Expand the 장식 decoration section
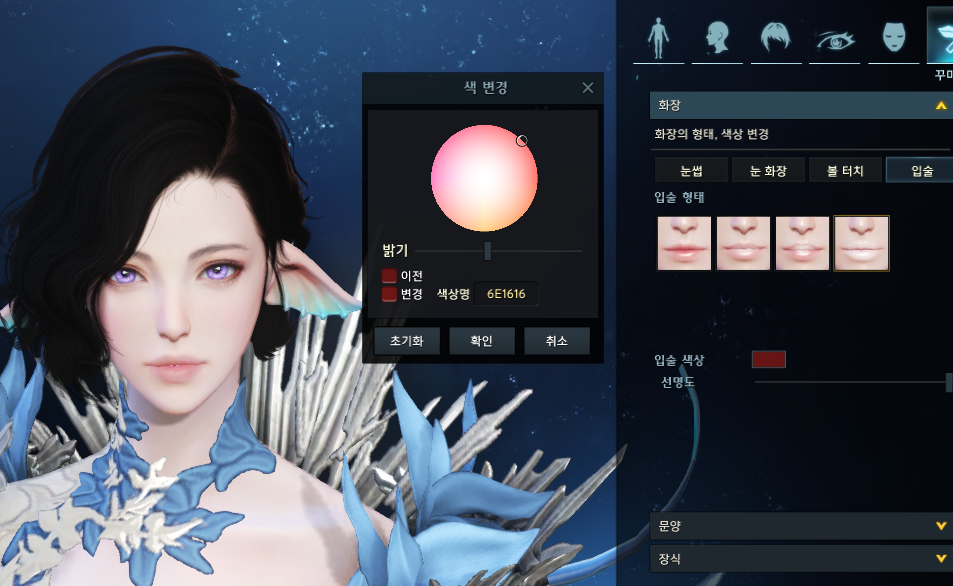 coord(940,558)
